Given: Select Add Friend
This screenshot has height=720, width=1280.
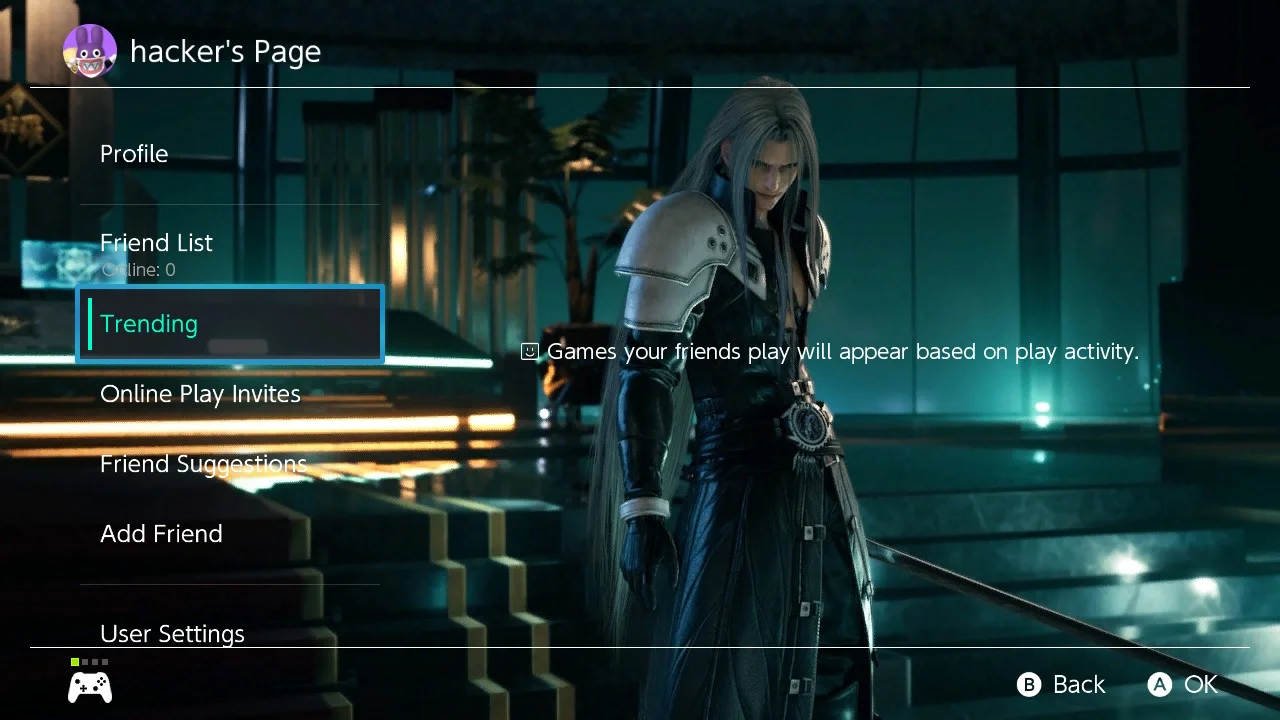Looking at the screenshot, I should coord(161,533).
